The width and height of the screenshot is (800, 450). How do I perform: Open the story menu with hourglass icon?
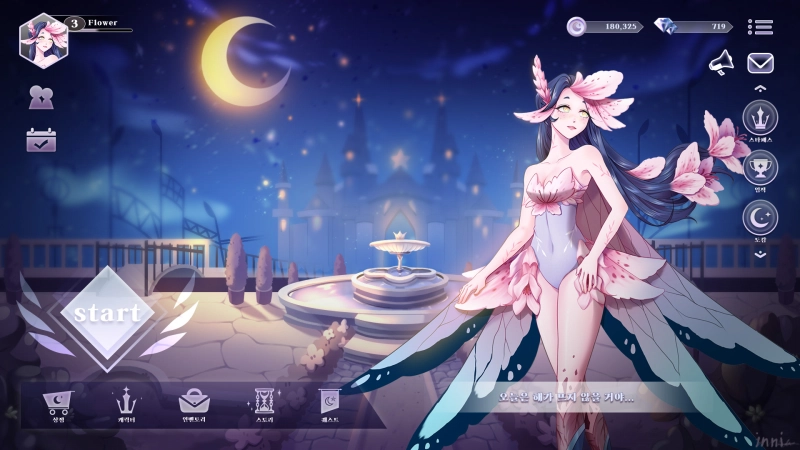pyautogui.click(x=264, y=404)
